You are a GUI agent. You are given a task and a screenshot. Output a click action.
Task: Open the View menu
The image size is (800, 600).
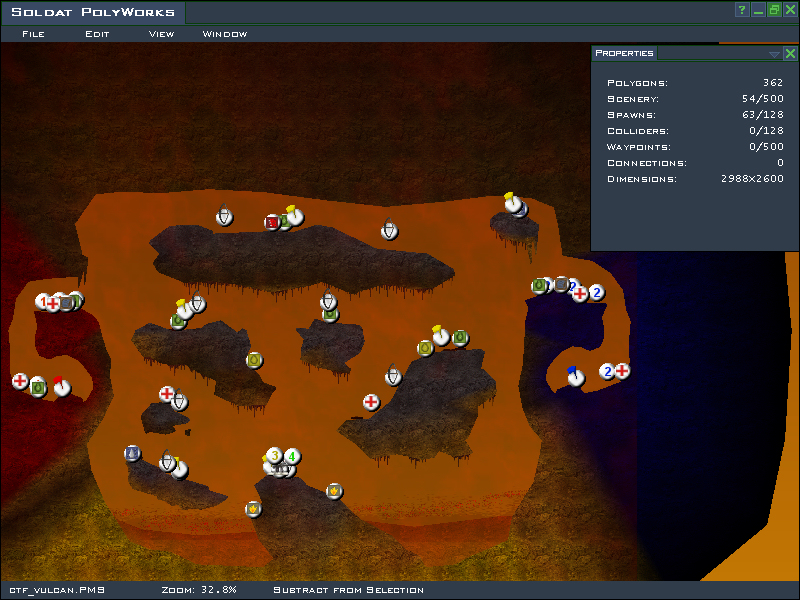pyautogui.click(x=161, y=34)
